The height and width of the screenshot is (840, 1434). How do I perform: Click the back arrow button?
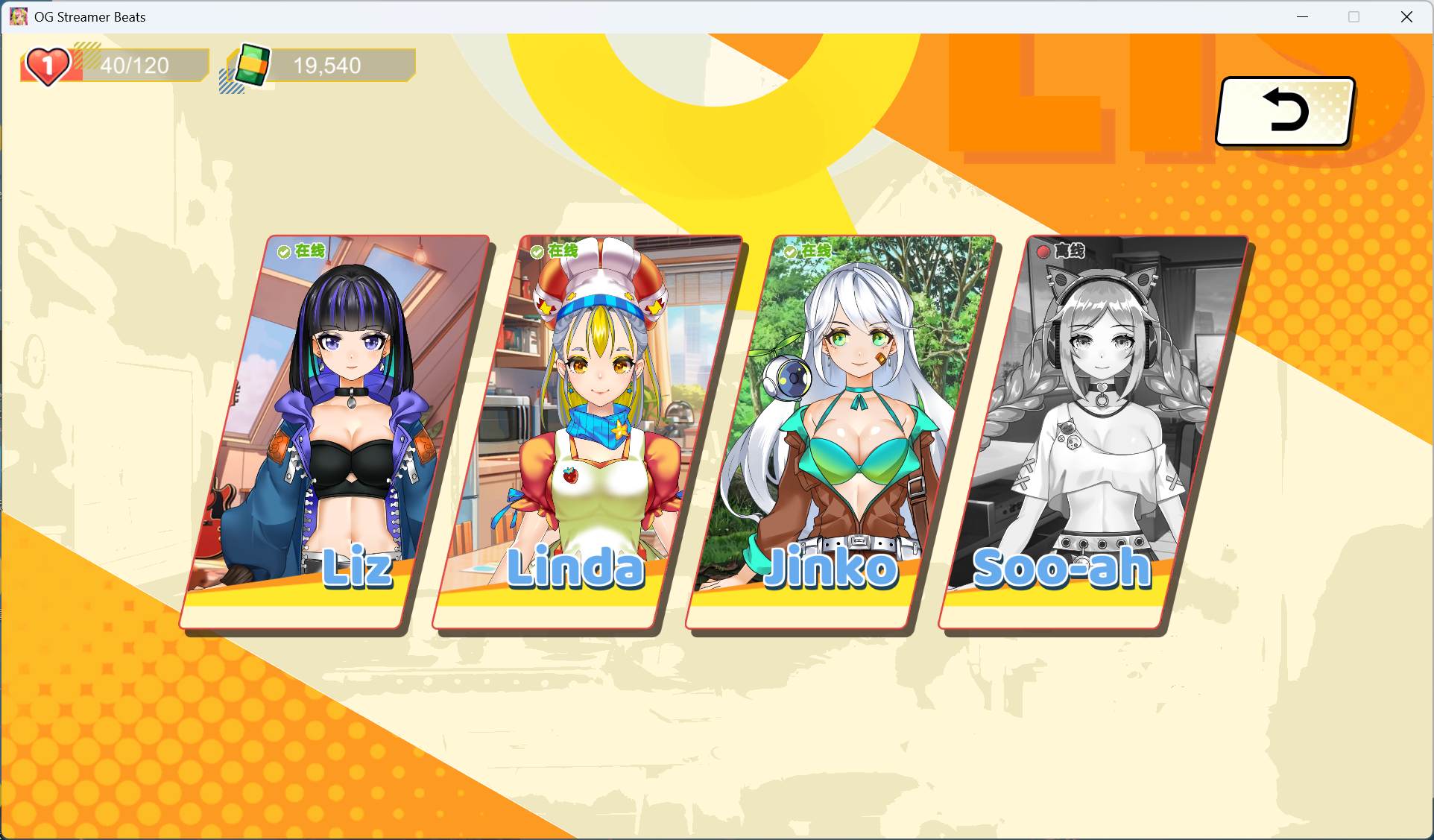coord(1285,111)
